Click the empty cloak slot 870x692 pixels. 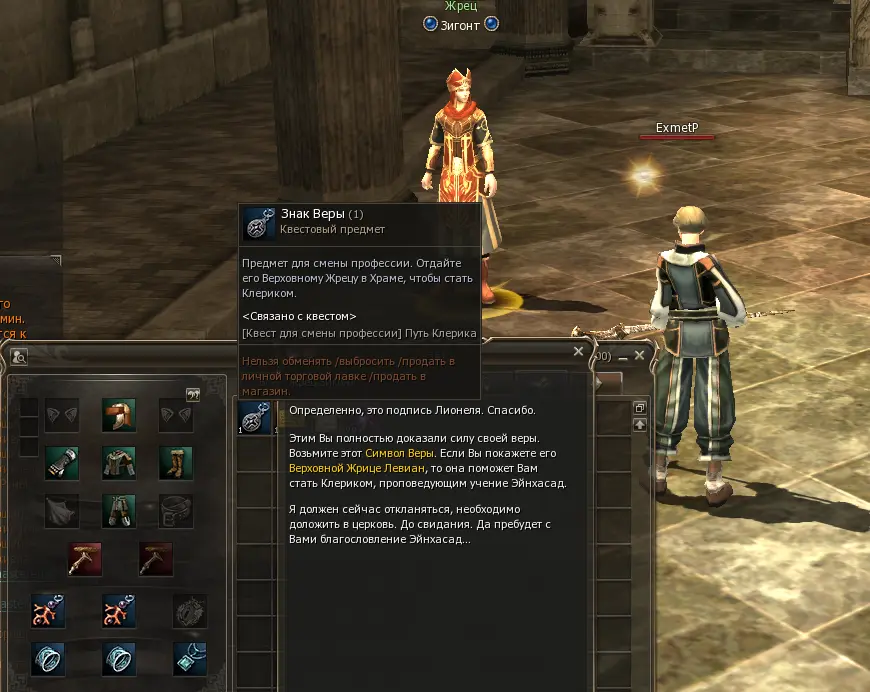(x=61, y=511)
